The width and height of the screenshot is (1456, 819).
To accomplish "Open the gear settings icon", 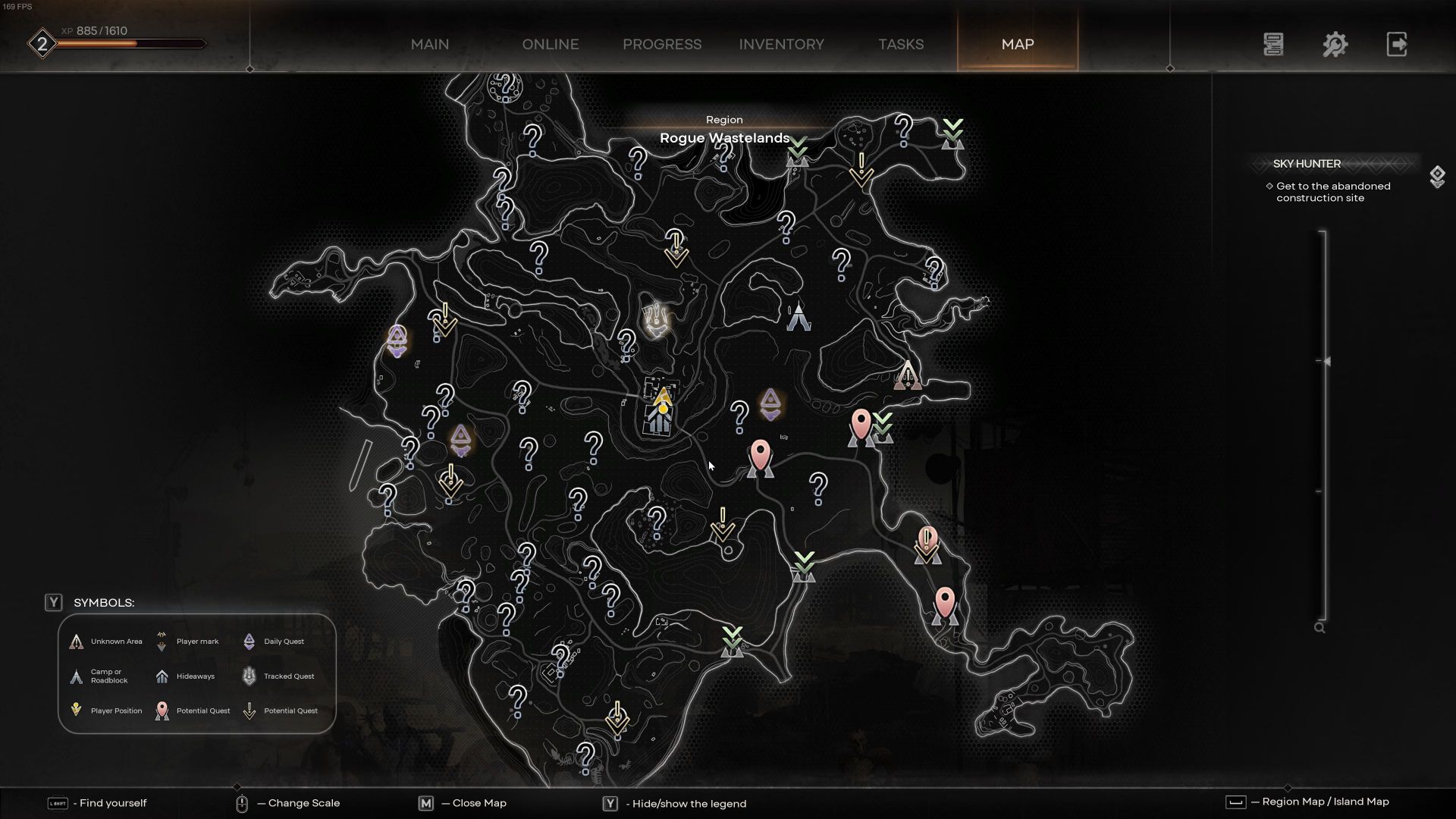I will coord(1335,44).
